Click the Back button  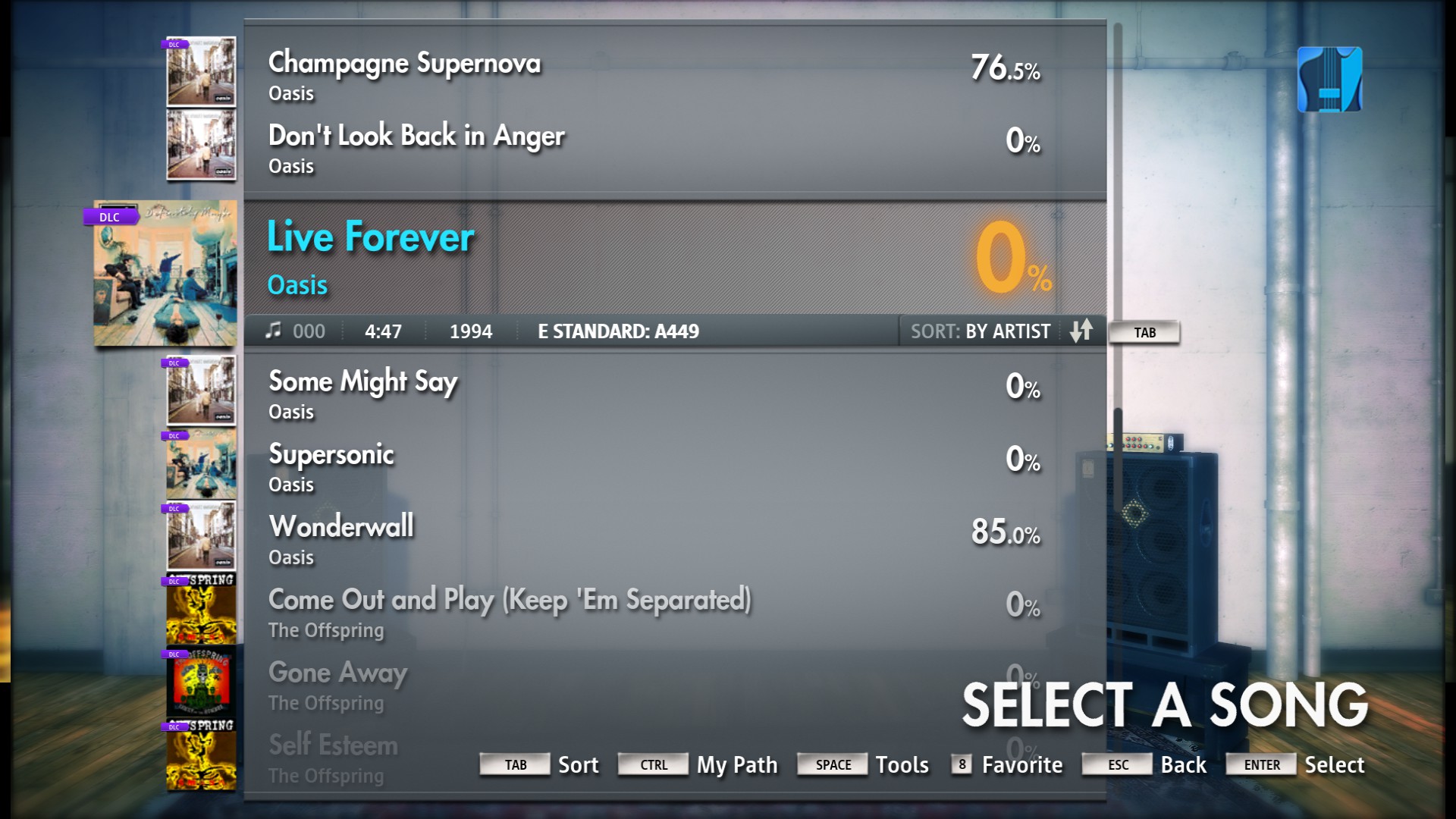(x=1184, y=764)
